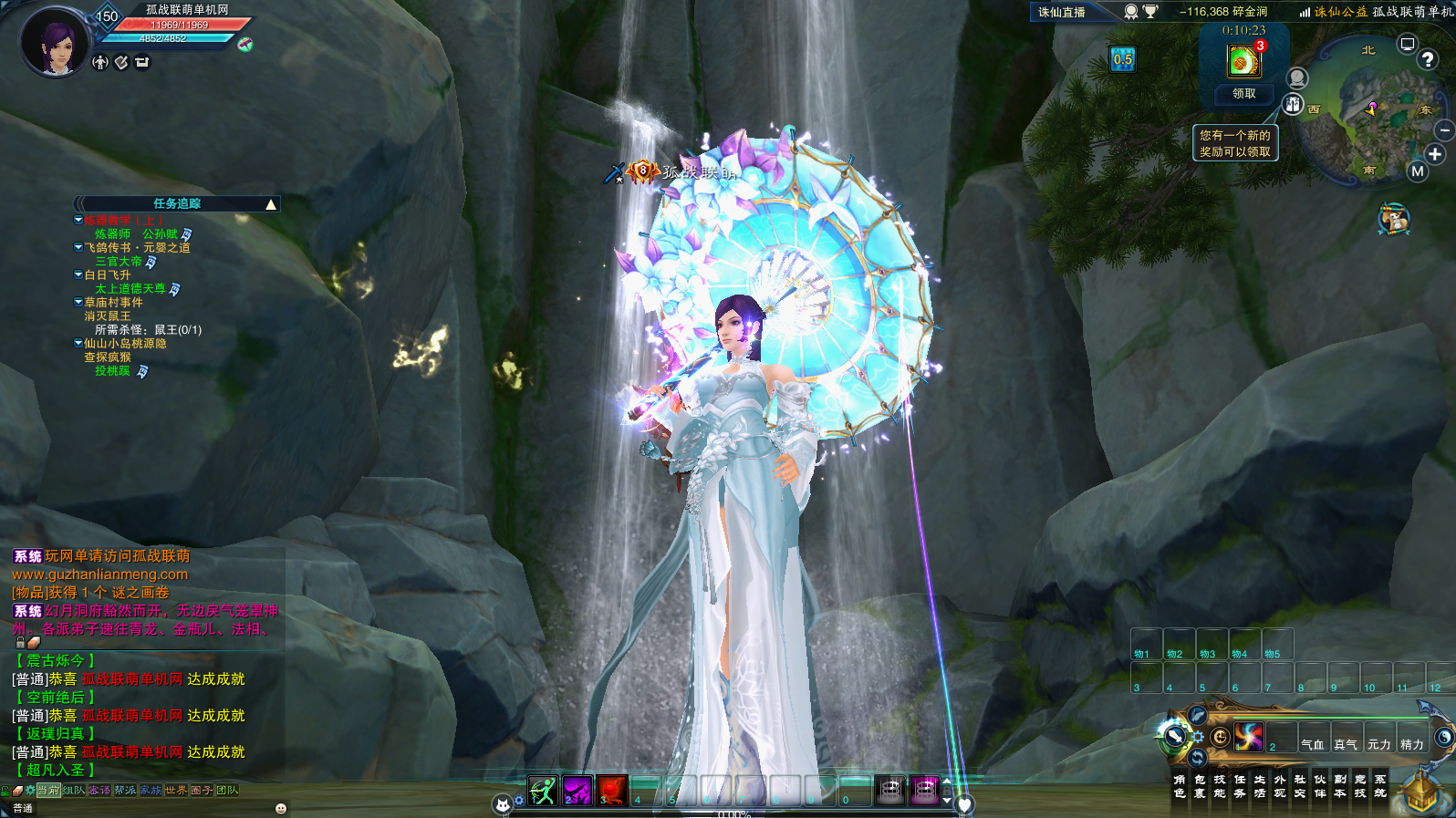The height and width of the screenshot is (818, 1456).
Task: Claim the reward with the 领取 button
Action: (x=1243, y=94)
